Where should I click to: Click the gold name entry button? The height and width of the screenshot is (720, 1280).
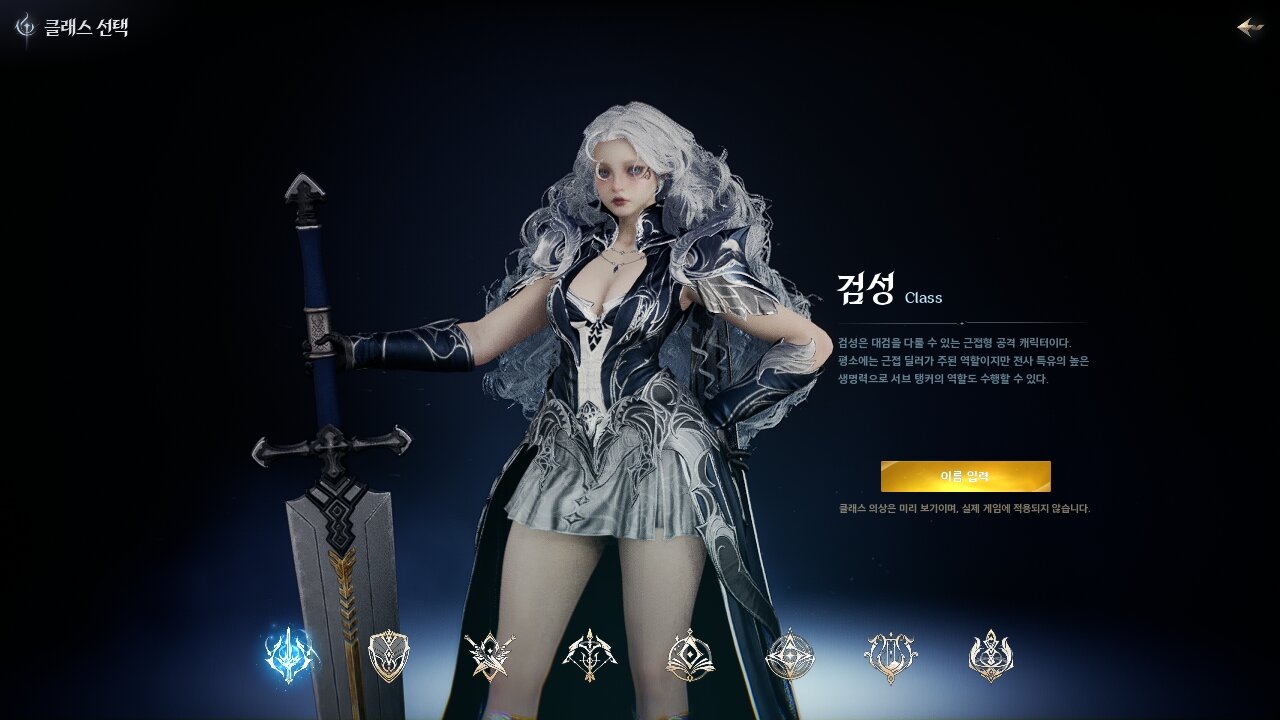(965, 476)
